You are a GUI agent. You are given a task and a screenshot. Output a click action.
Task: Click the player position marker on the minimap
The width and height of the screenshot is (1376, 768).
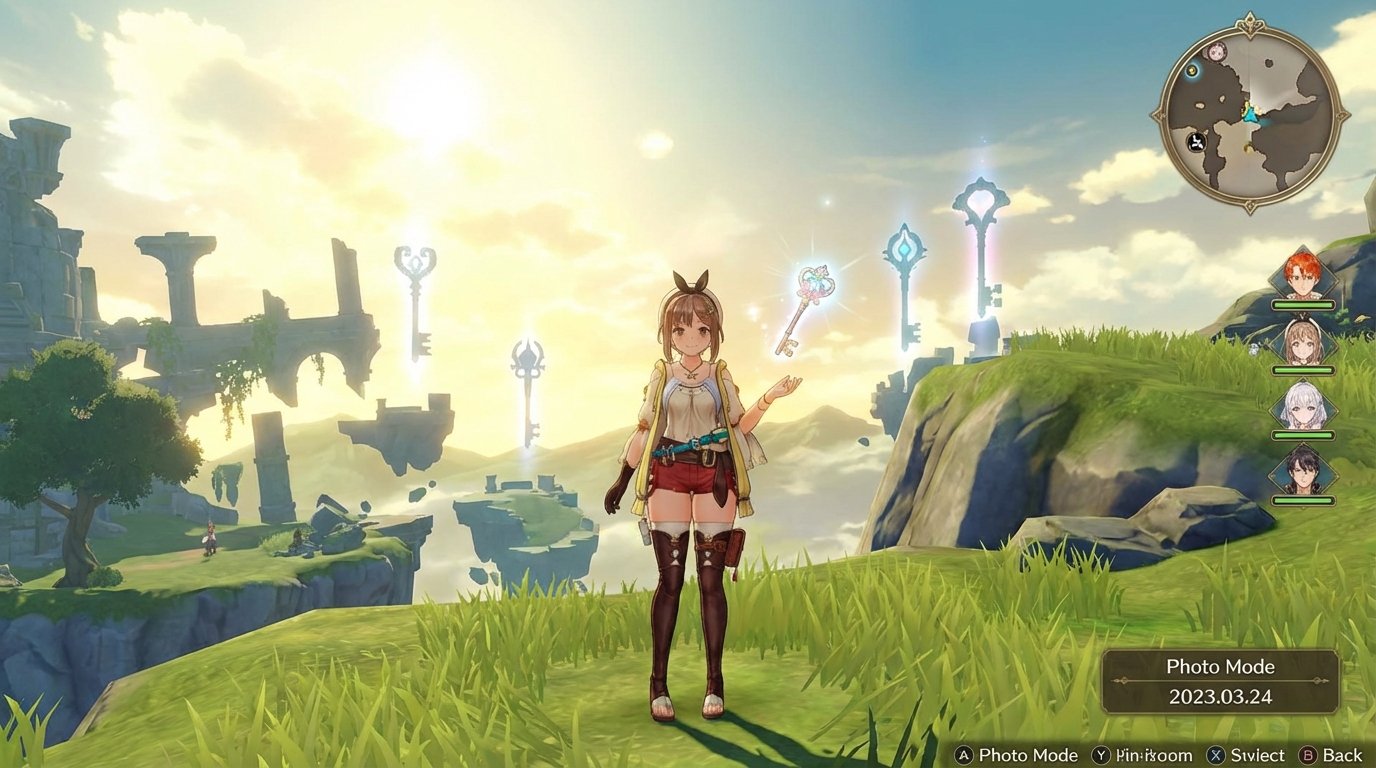1250,113
